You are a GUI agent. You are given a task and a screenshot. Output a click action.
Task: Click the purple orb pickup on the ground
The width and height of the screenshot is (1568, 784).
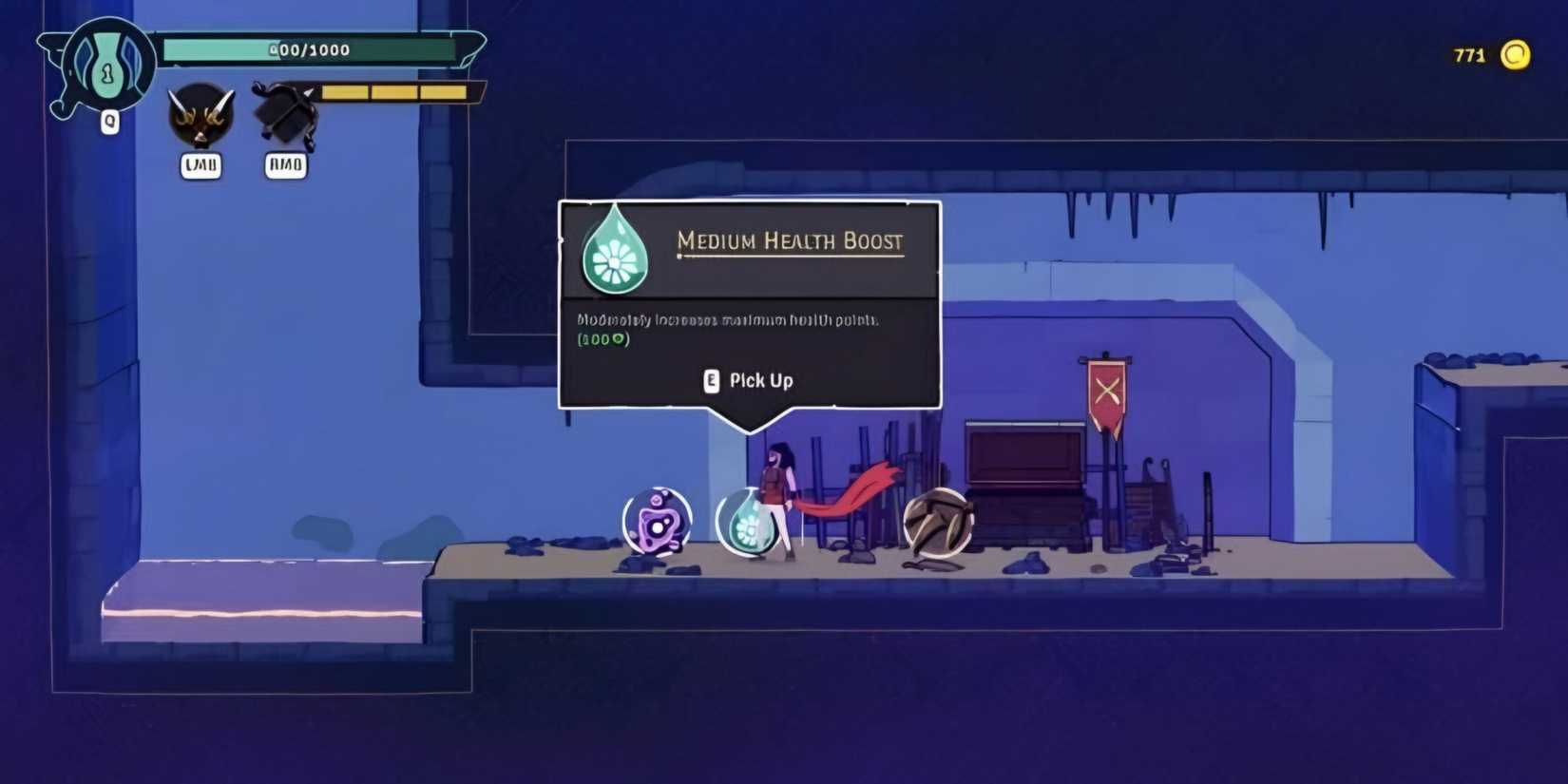(x=657, y=521)
